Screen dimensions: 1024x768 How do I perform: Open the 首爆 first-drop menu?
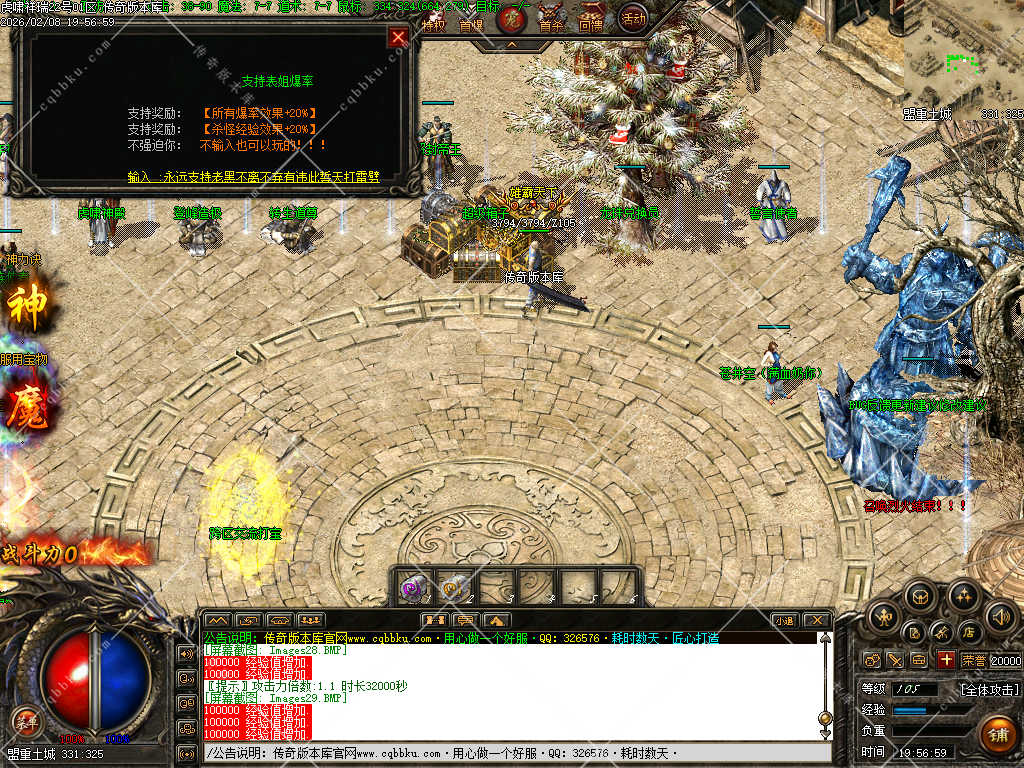tap(471, 26)
